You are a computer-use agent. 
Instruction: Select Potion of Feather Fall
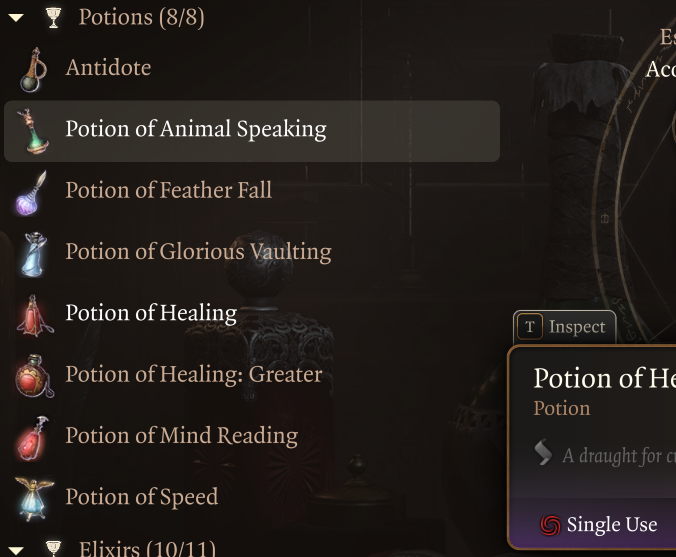(x=168, y=191)
